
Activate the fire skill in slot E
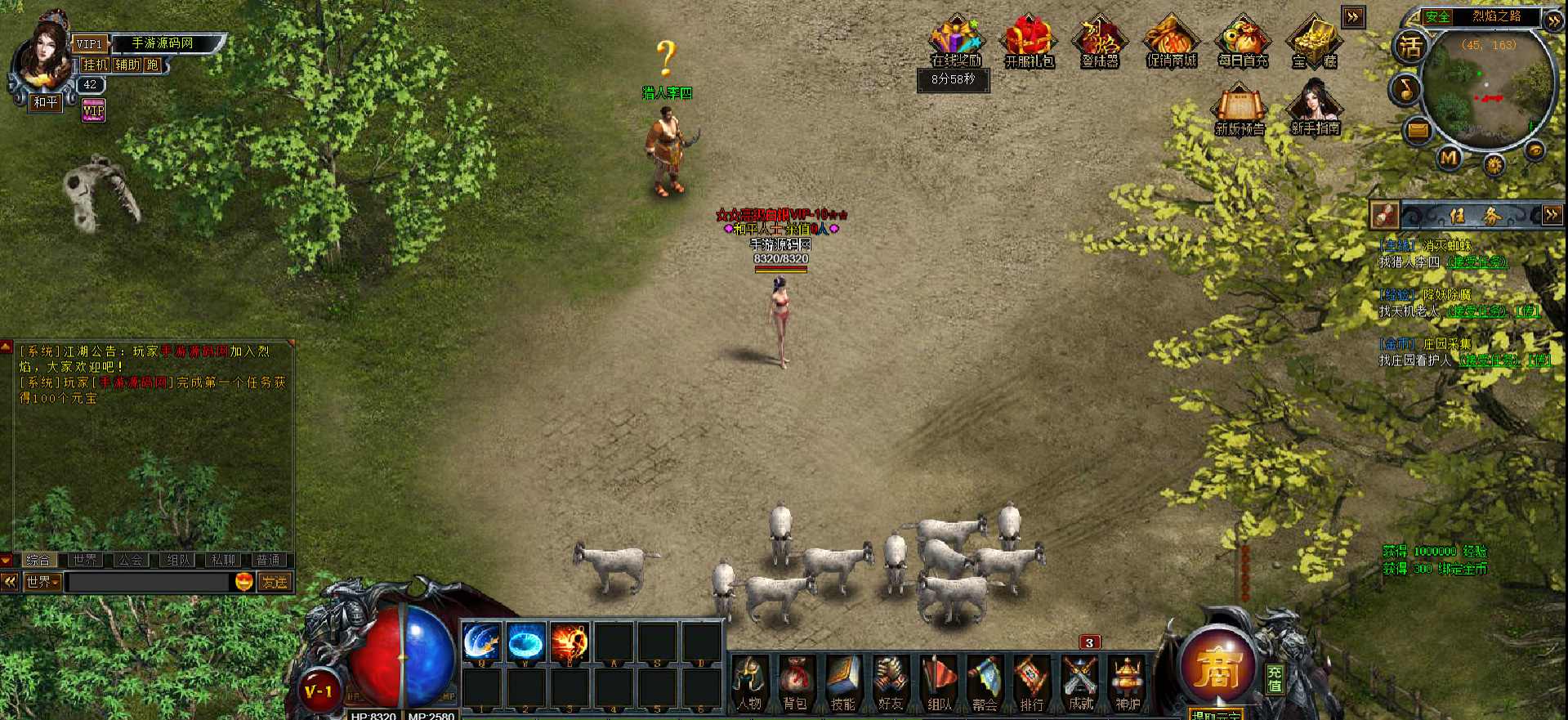[570, 642]
